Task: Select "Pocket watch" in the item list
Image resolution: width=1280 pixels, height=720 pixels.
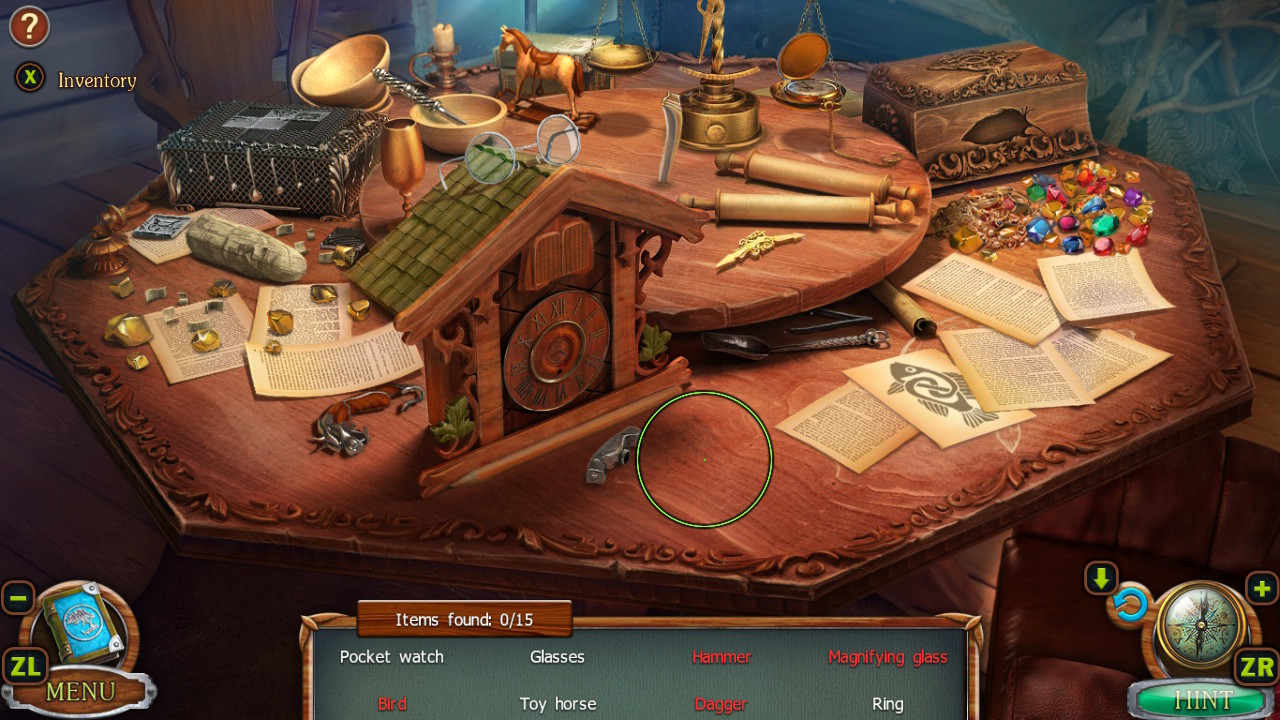Action: click(x=391, y=657)
